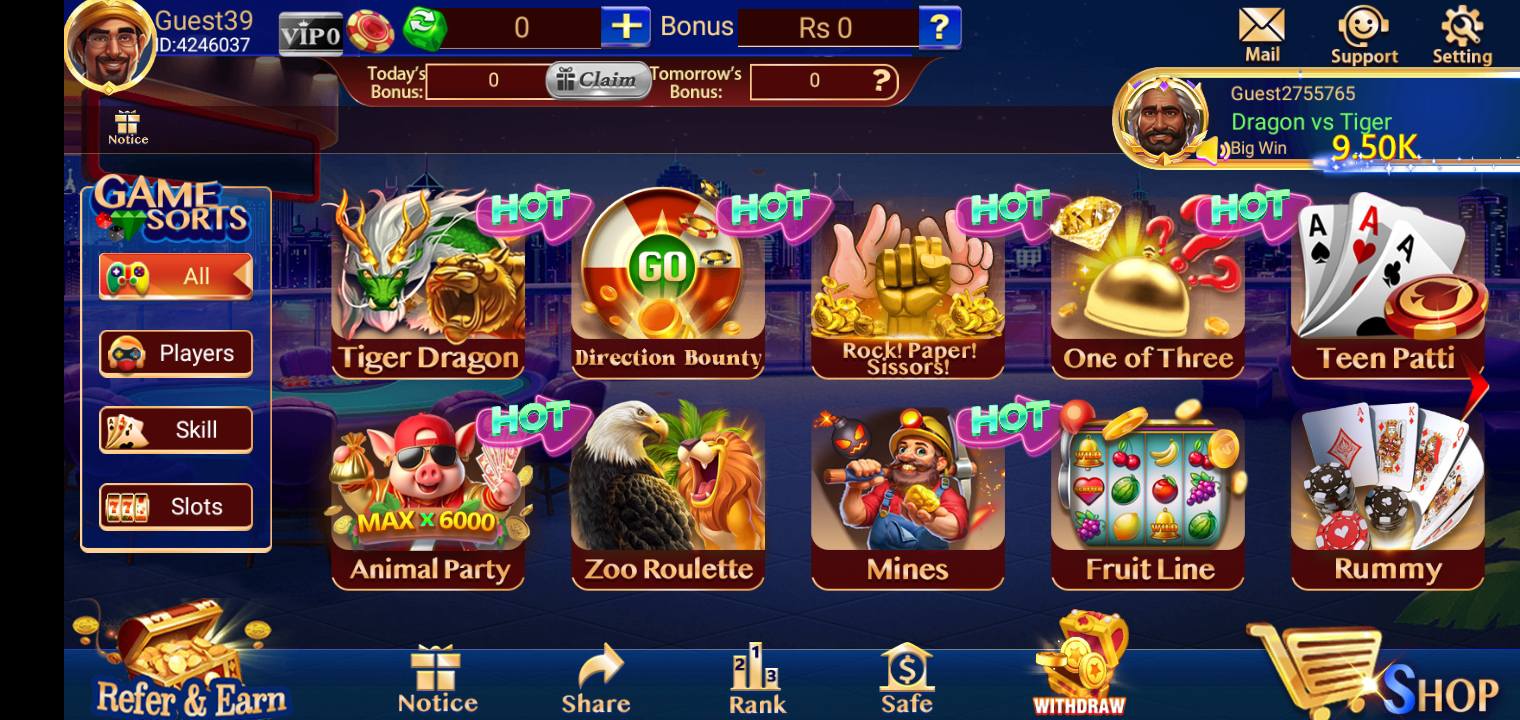This screenshot has width=1520, height=720.
Task: Start the Zoo Roulette game
Action: 668,497
